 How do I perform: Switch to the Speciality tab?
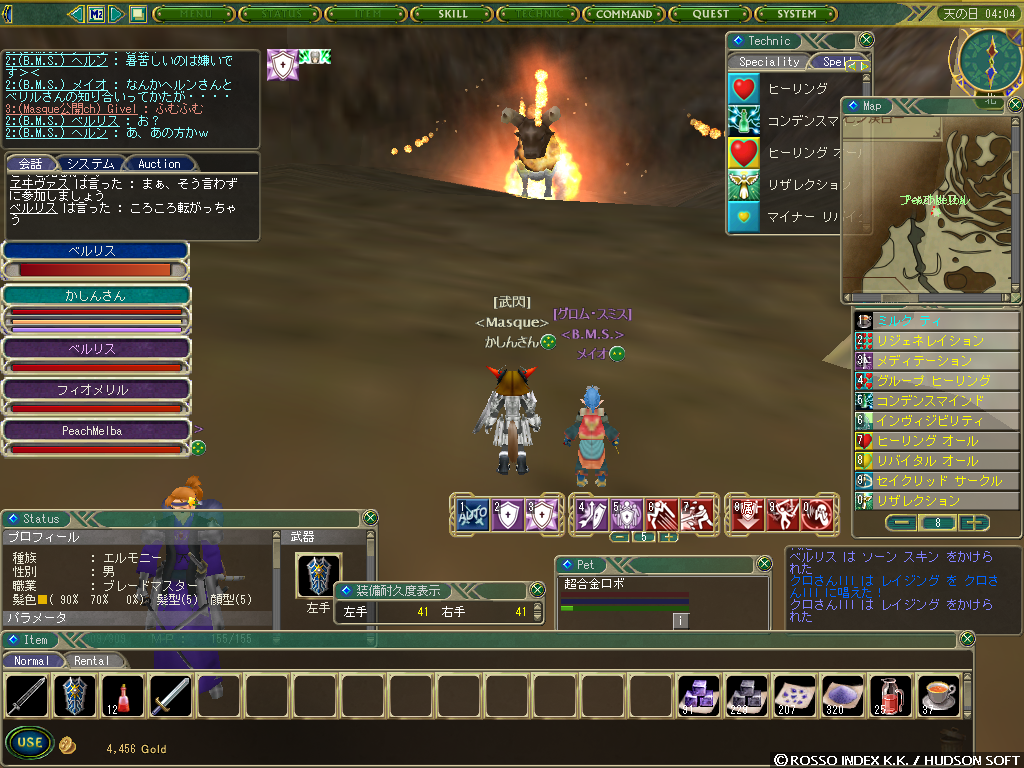pos(769,62)
